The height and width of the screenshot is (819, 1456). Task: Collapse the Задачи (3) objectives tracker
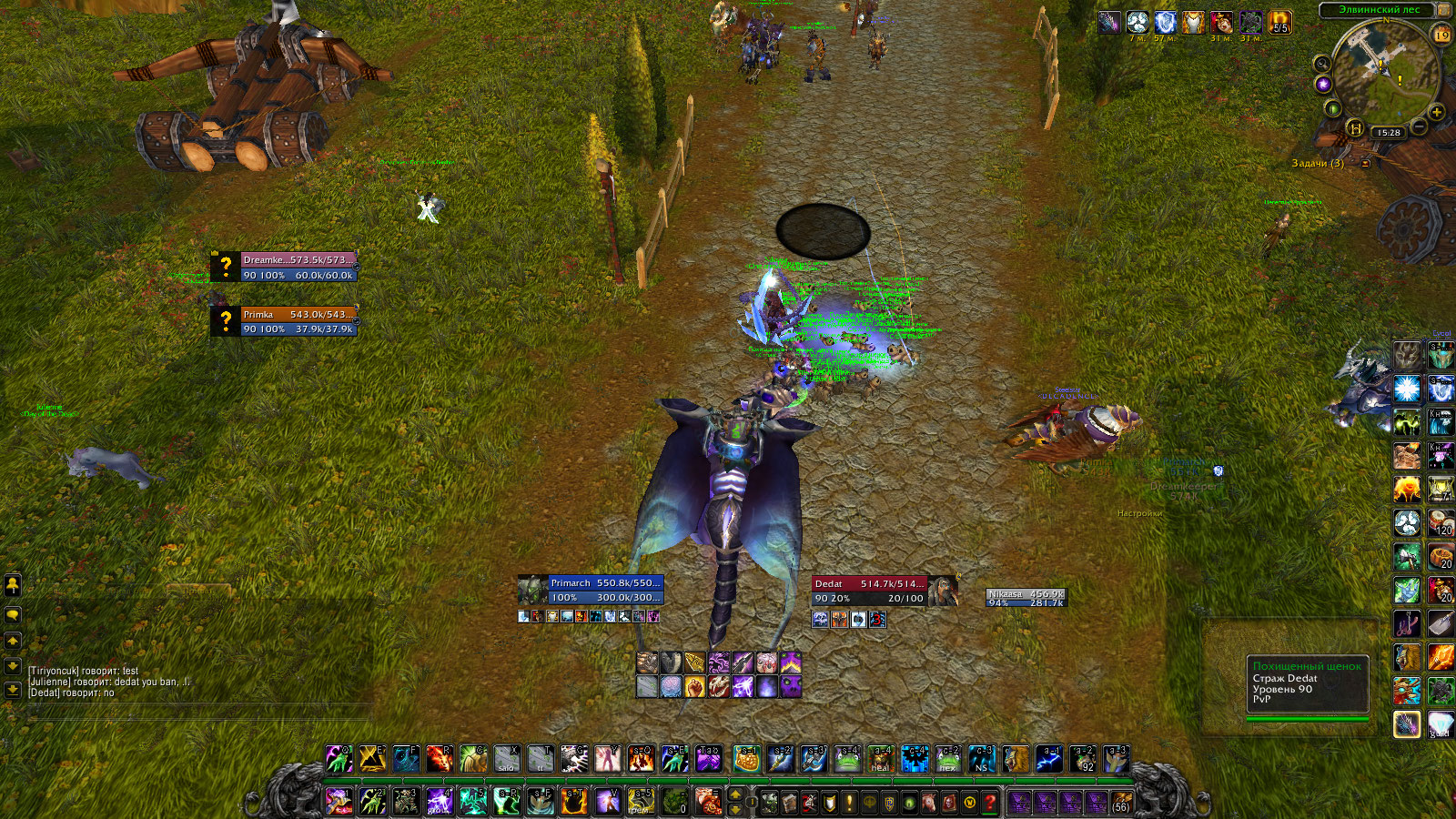pos(1365,164)
